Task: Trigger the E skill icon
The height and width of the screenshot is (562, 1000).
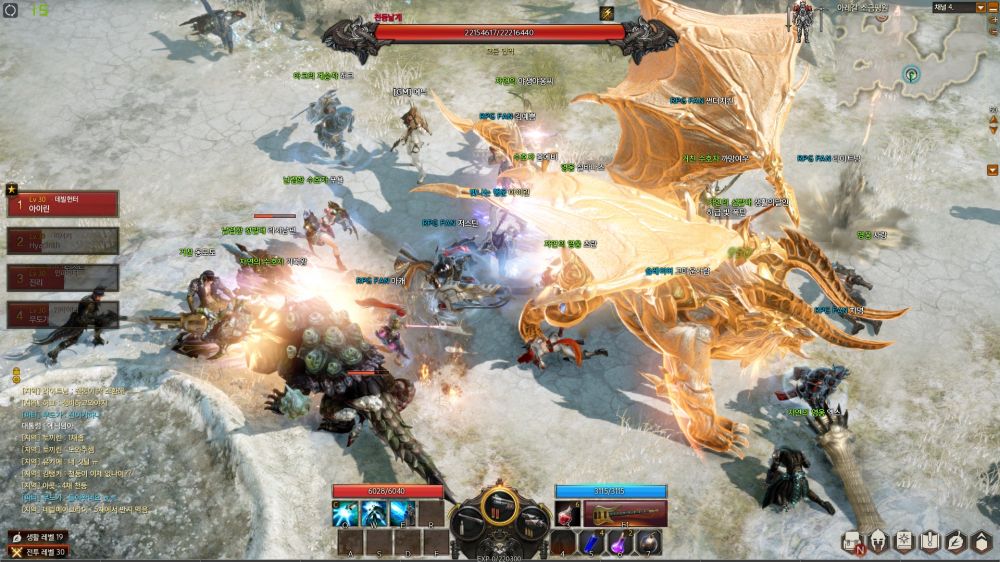Action: click(x=403, y=513)
